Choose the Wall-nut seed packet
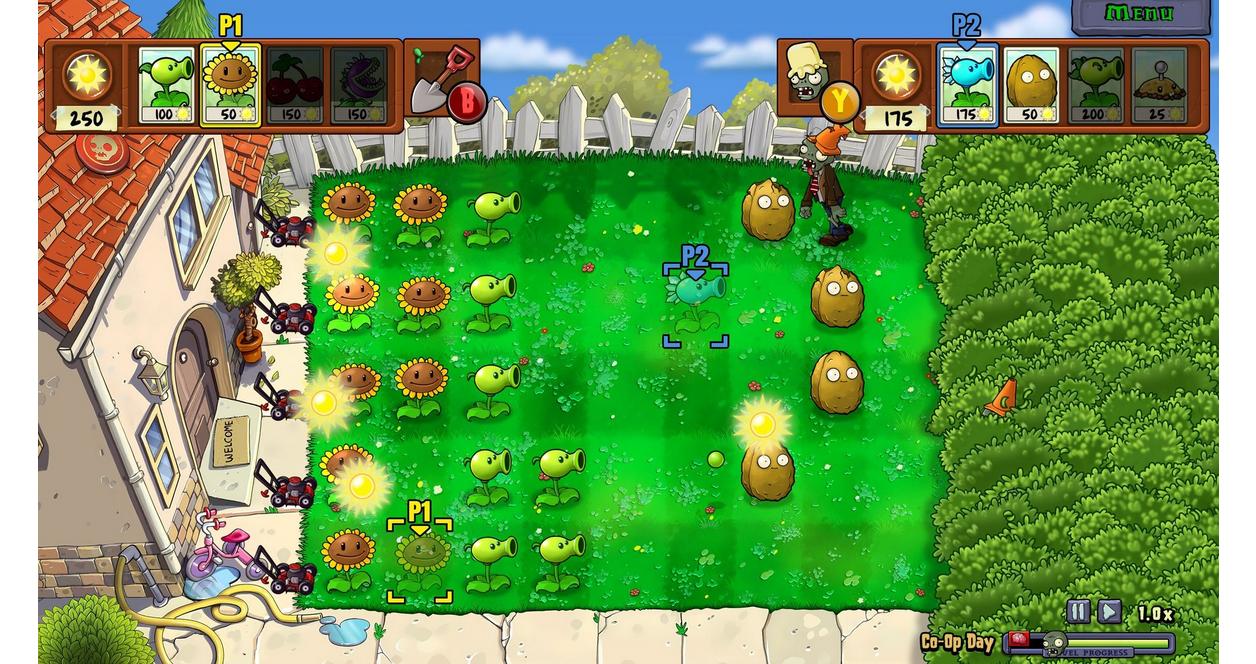Screen dimensions: 1256x664 (1031, 85)
